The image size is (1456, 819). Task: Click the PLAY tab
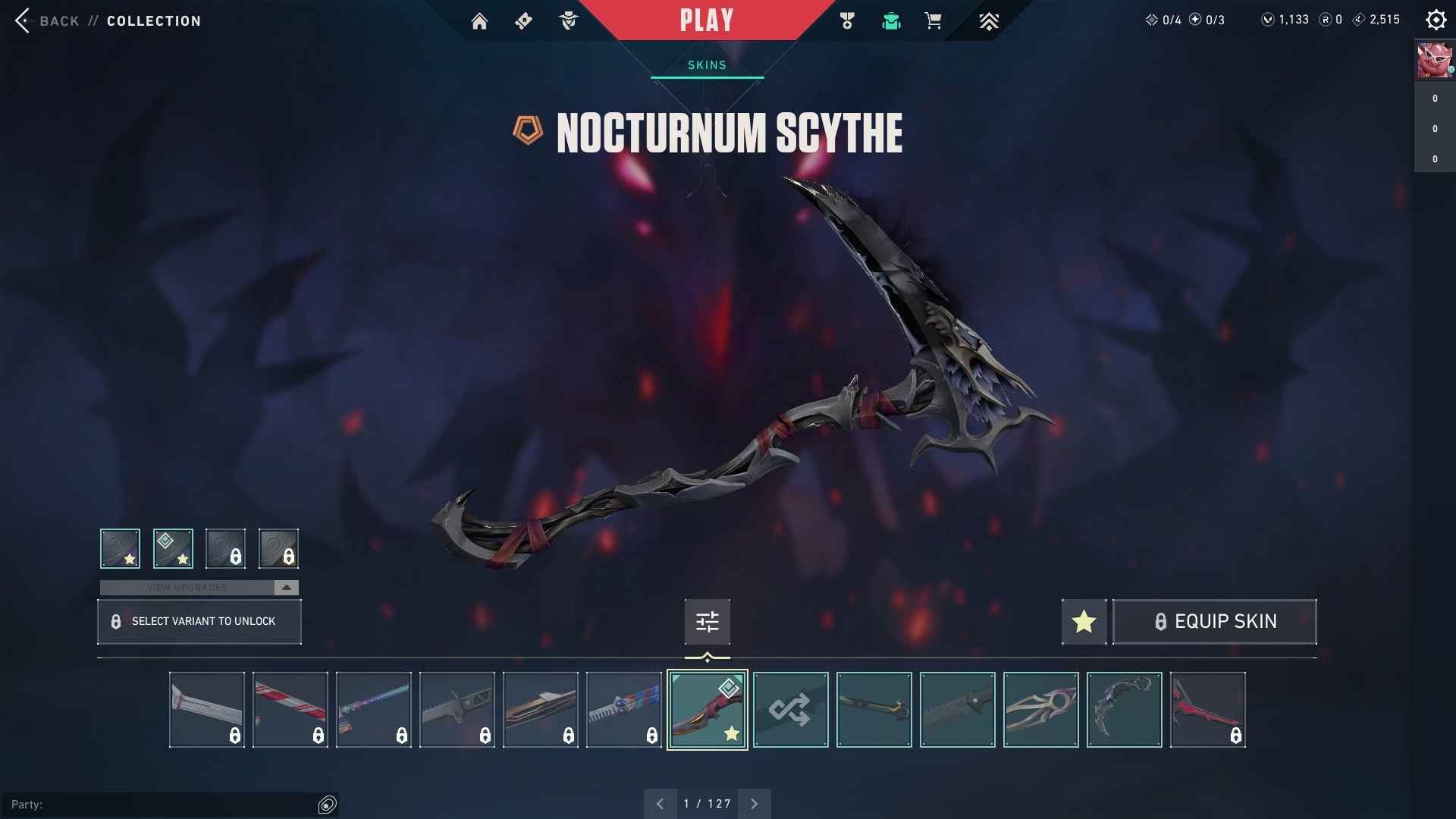coord(706,20)
